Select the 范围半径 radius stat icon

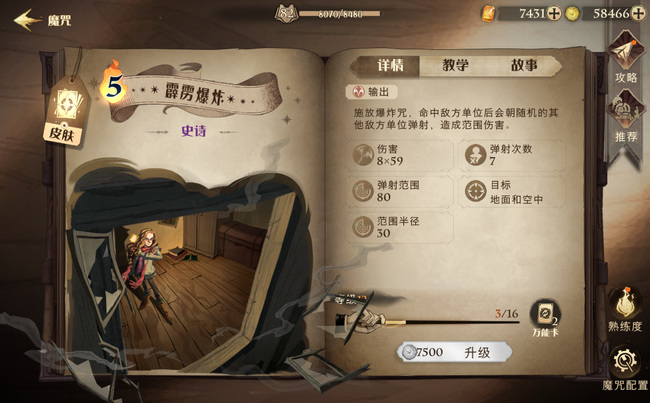pyautogui.click(x=364, y=227)
